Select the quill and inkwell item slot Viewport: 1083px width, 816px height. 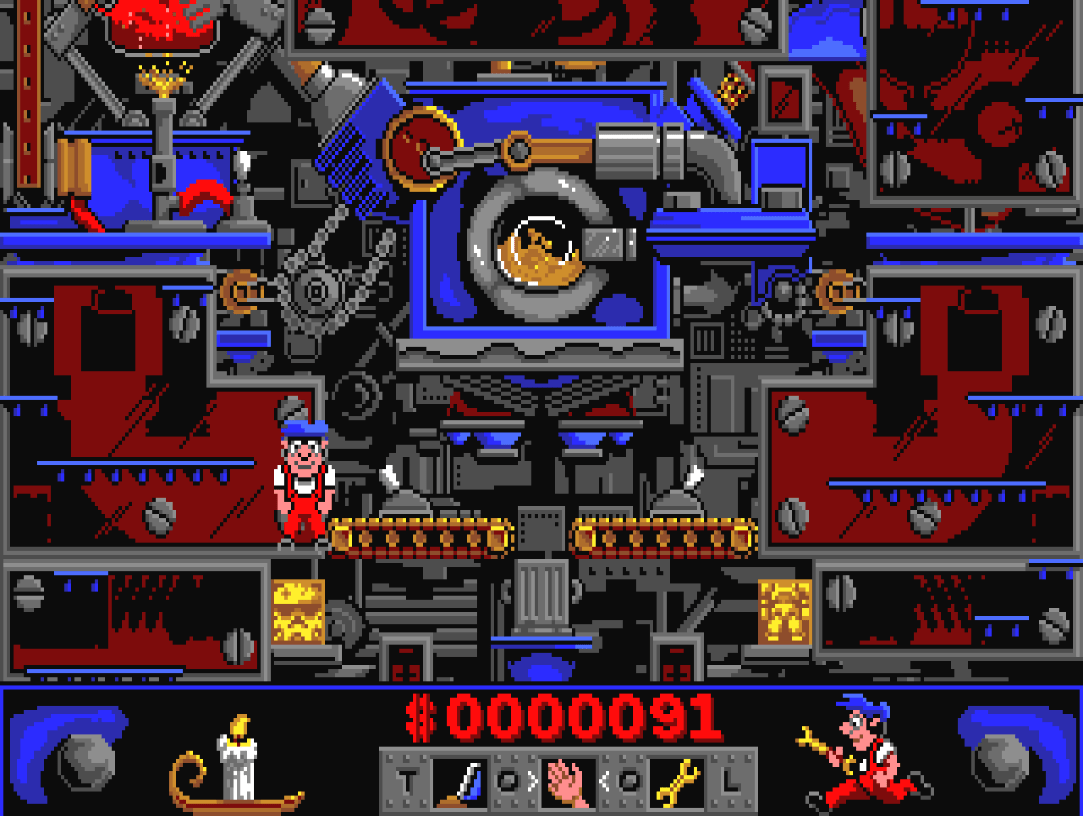coord(461,782)
